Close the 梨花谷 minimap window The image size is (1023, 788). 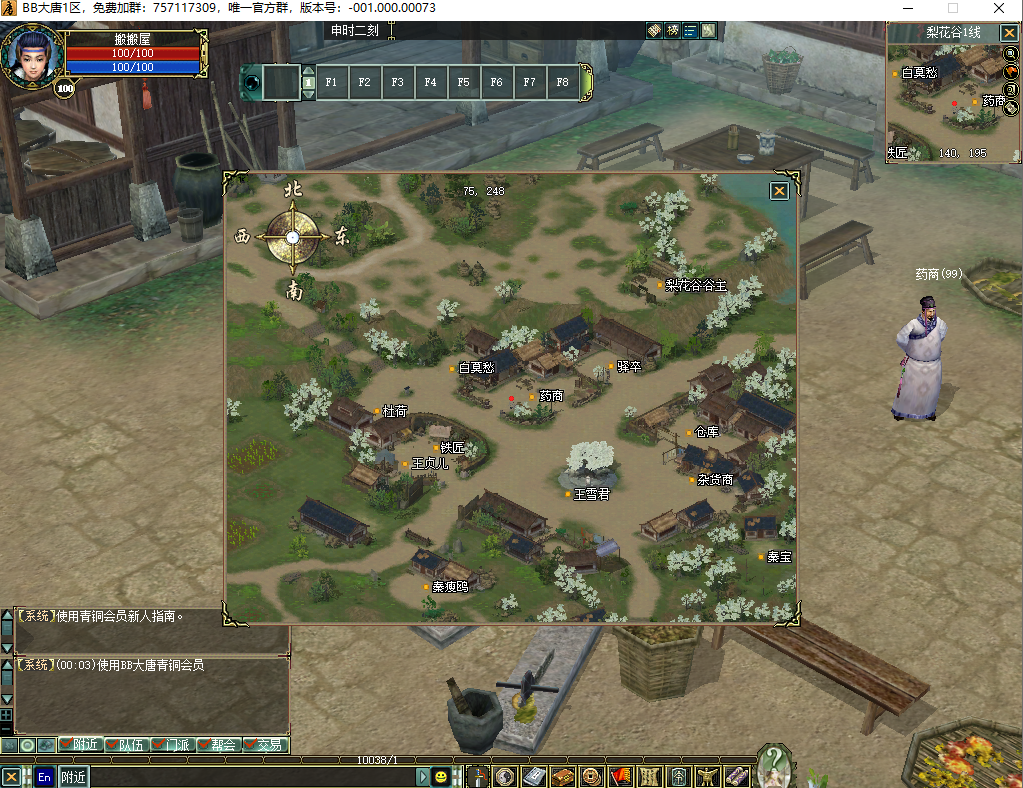coord(1009,33)
